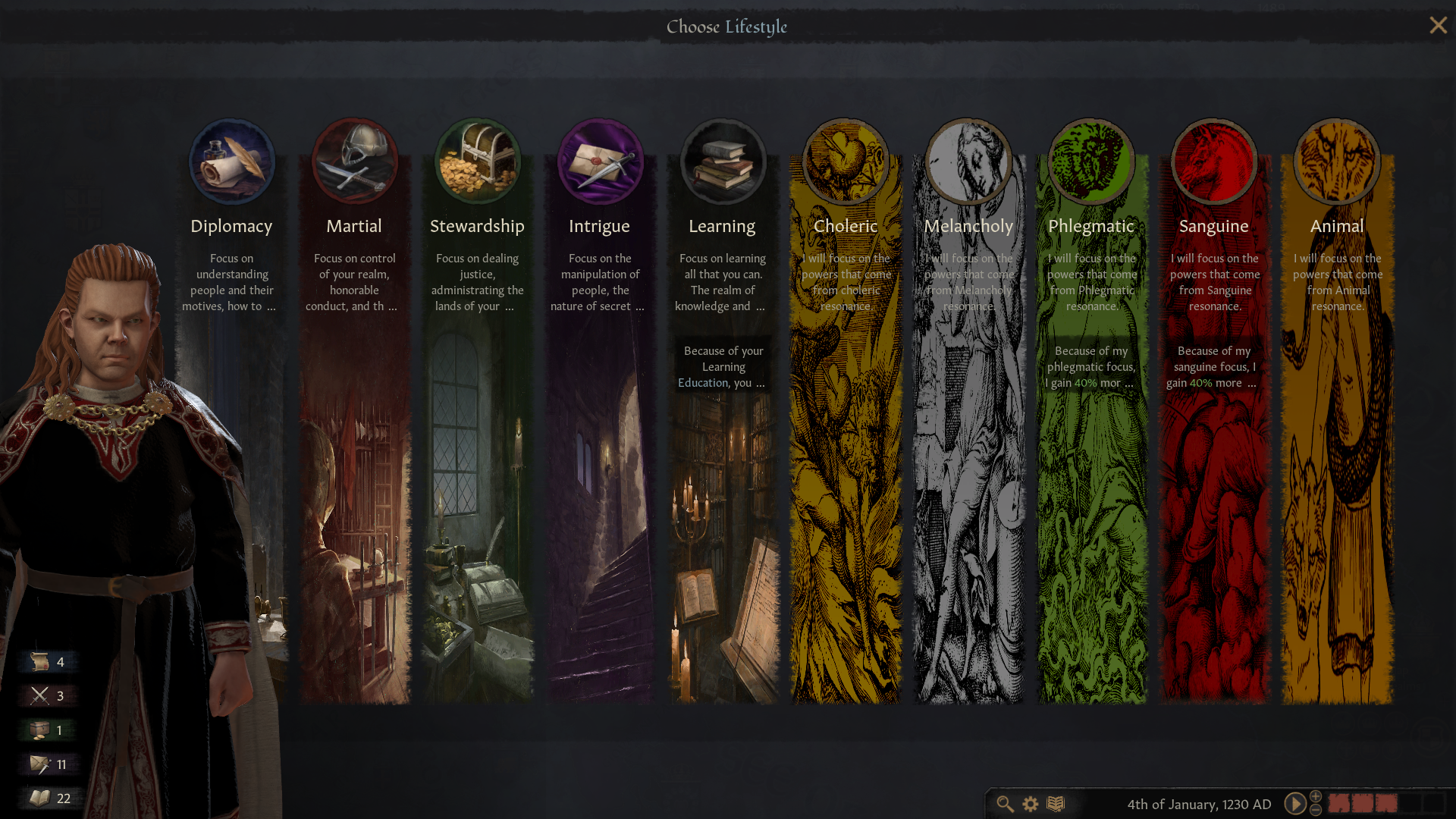The image size is (1456, 819).
Task: Select the Animal wolf-eyes emblem
Action: tap(1337, 161)
